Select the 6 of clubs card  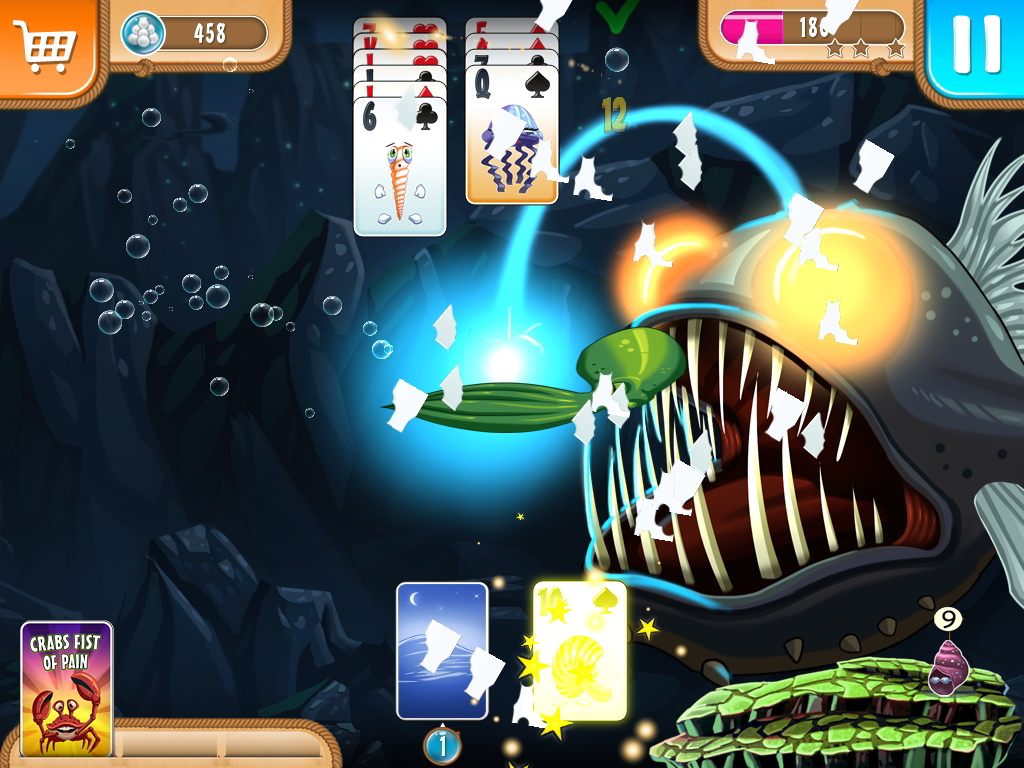click(x=400, y=165)
